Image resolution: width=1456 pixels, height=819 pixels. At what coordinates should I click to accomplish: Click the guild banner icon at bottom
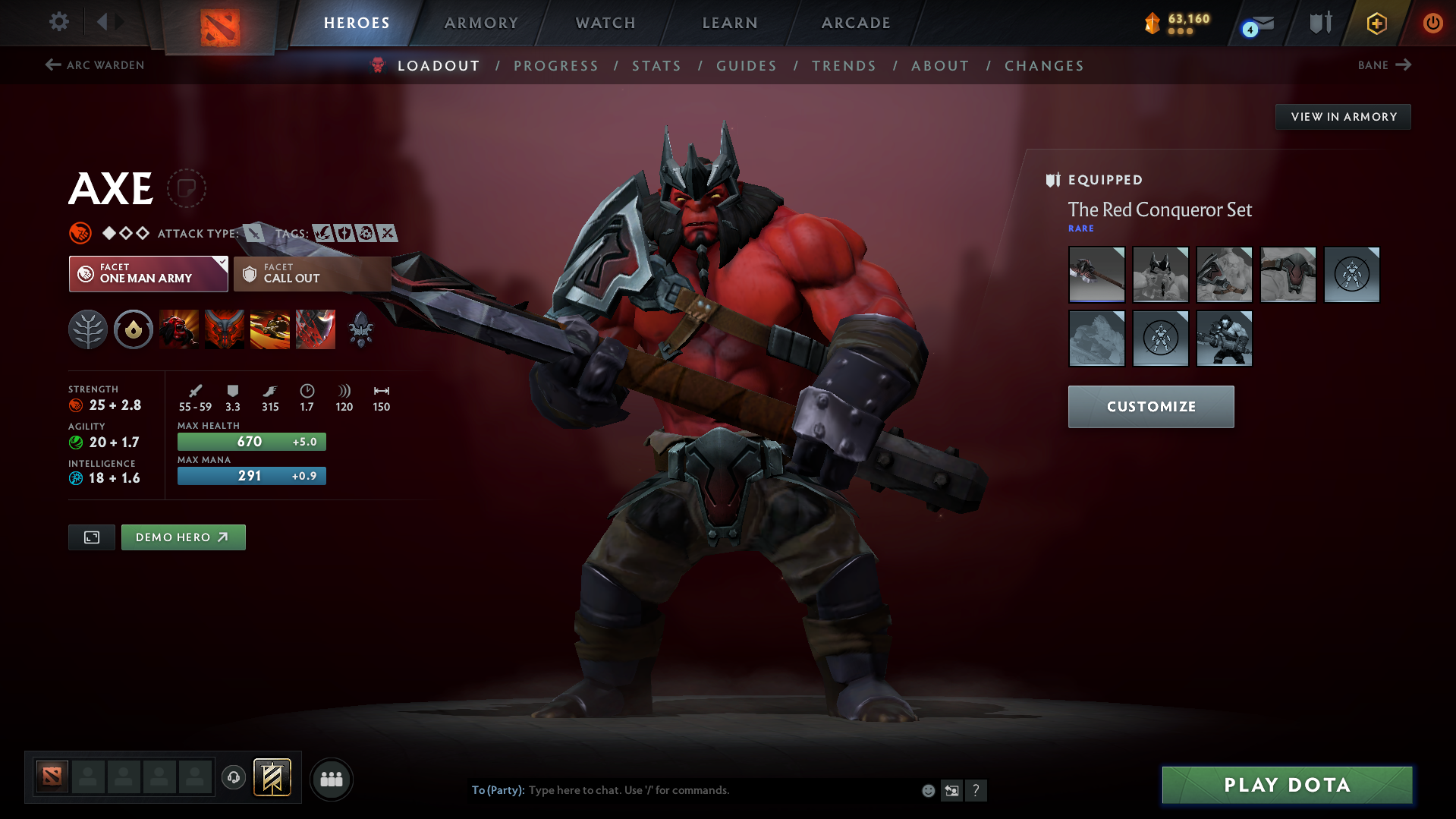[272, 778]
